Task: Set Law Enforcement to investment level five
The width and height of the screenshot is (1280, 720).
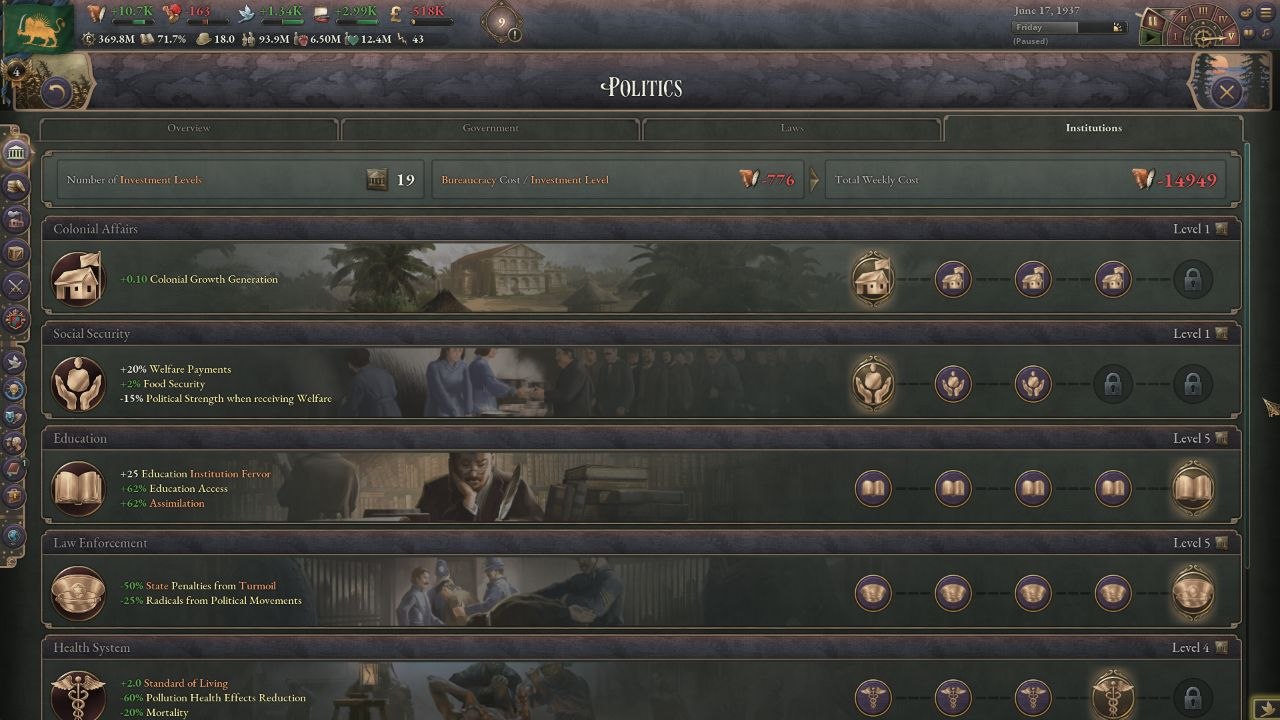Action: coord(1192,593)
